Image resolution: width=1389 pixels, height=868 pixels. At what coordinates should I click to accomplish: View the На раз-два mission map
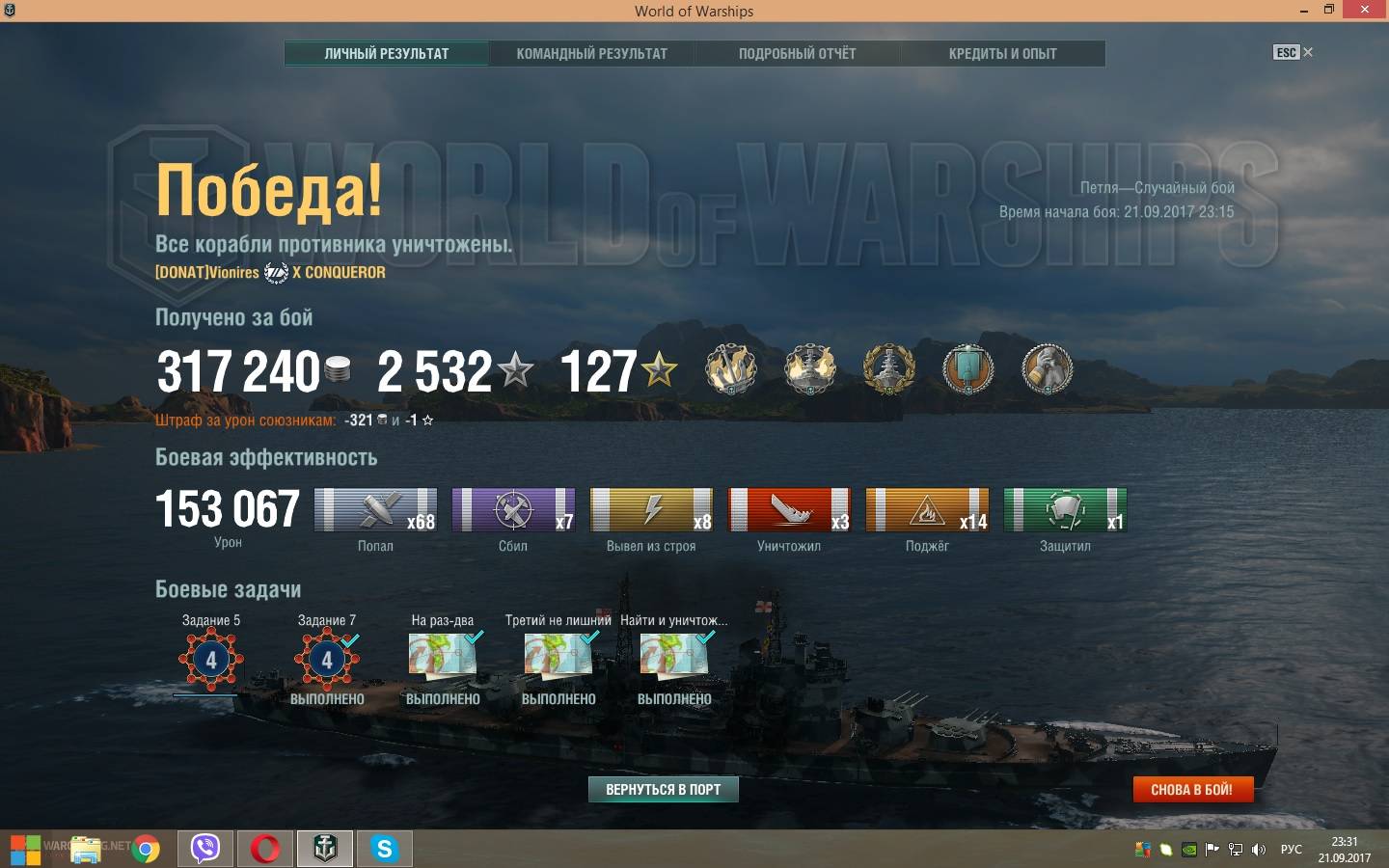[443, 656]
